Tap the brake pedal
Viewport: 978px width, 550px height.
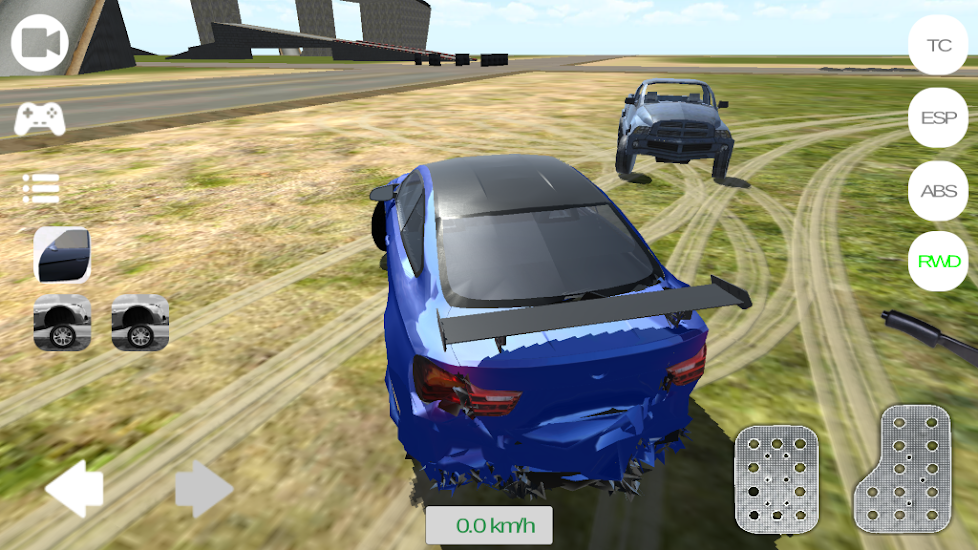point(777,478)
